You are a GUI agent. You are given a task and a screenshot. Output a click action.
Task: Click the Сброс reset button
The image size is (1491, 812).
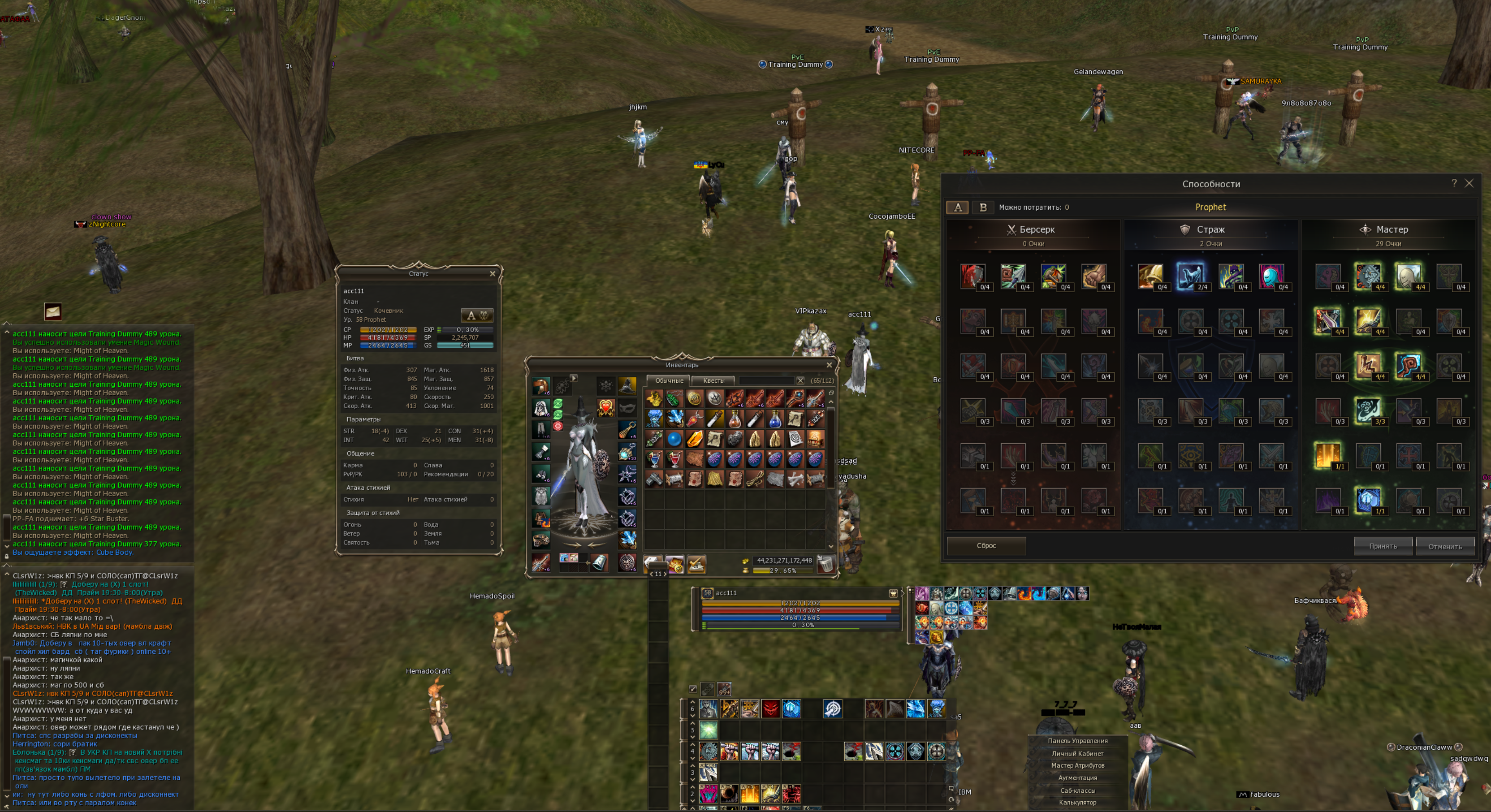(x=985, y=546)
